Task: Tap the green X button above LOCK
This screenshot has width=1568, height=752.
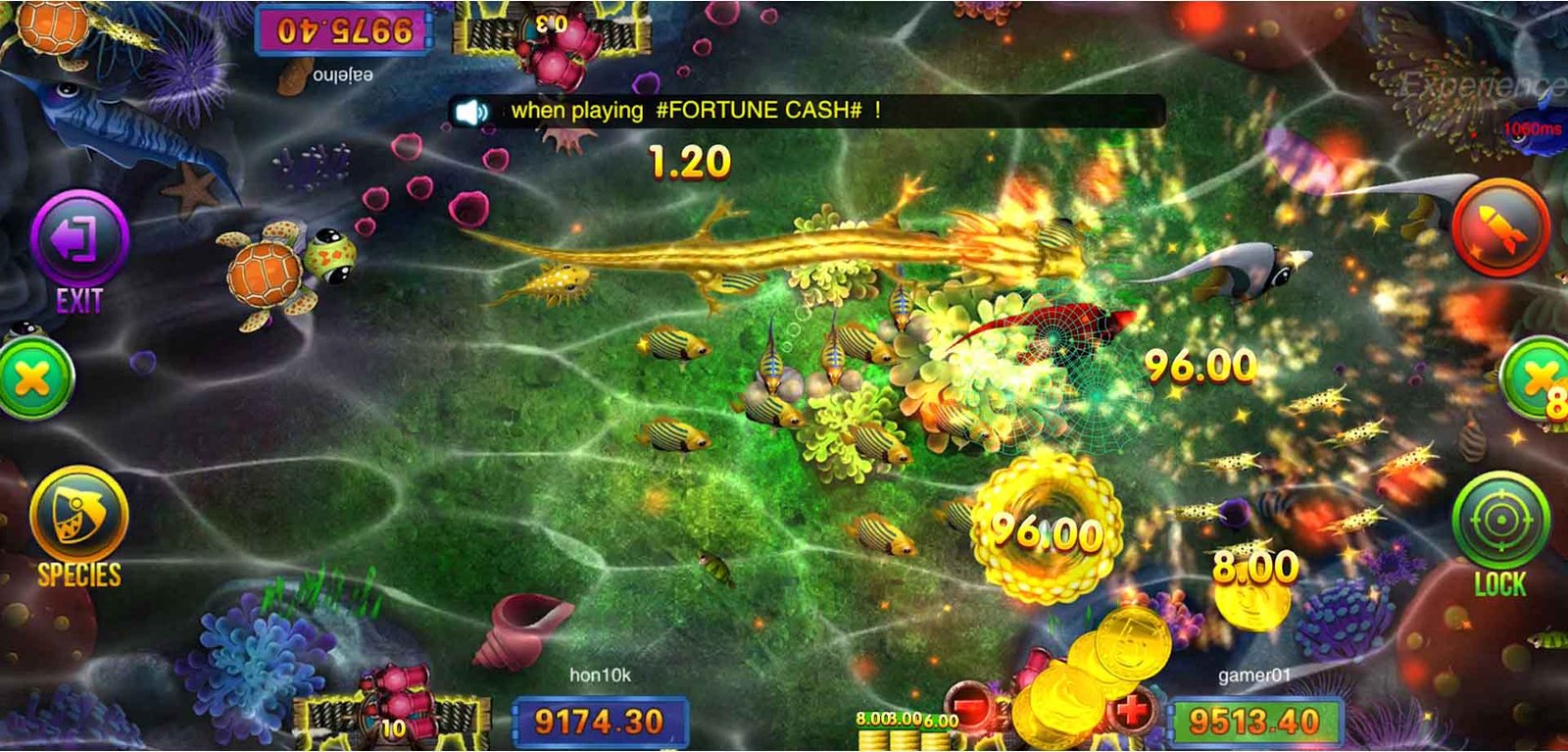Action: (1539, 377)
